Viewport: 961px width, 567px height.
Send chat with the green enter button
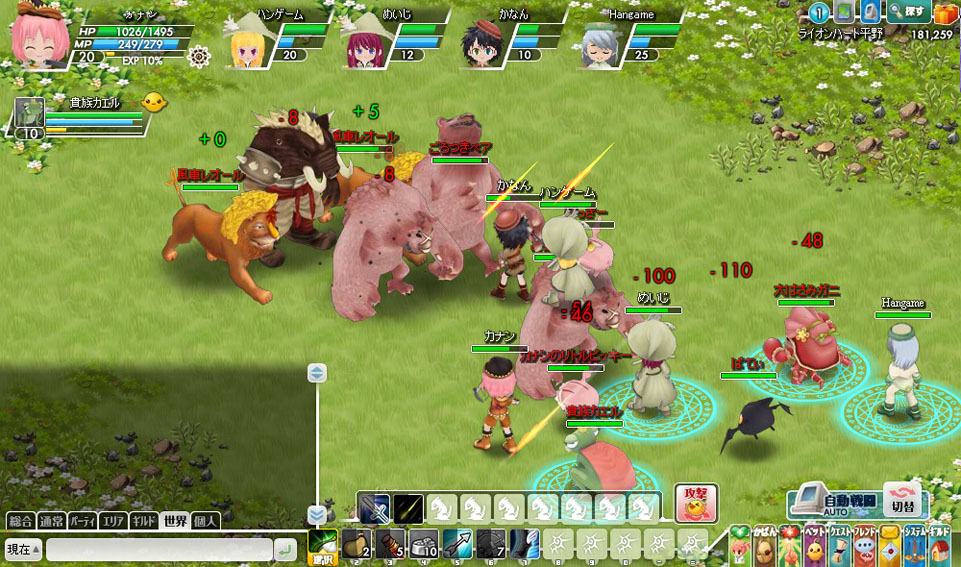(285, 549)
